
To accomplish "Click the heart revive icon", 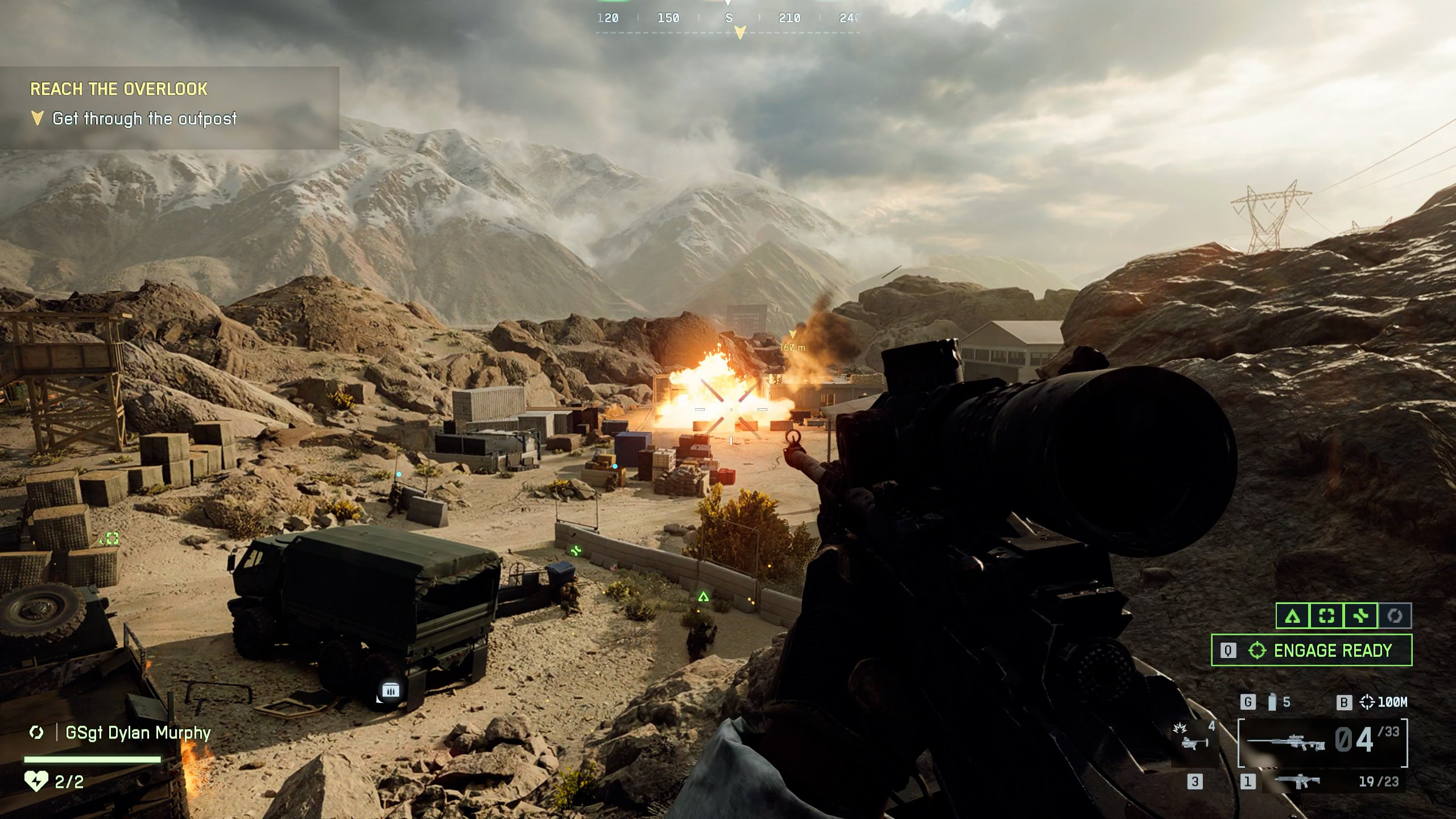I will pos(36,781).
